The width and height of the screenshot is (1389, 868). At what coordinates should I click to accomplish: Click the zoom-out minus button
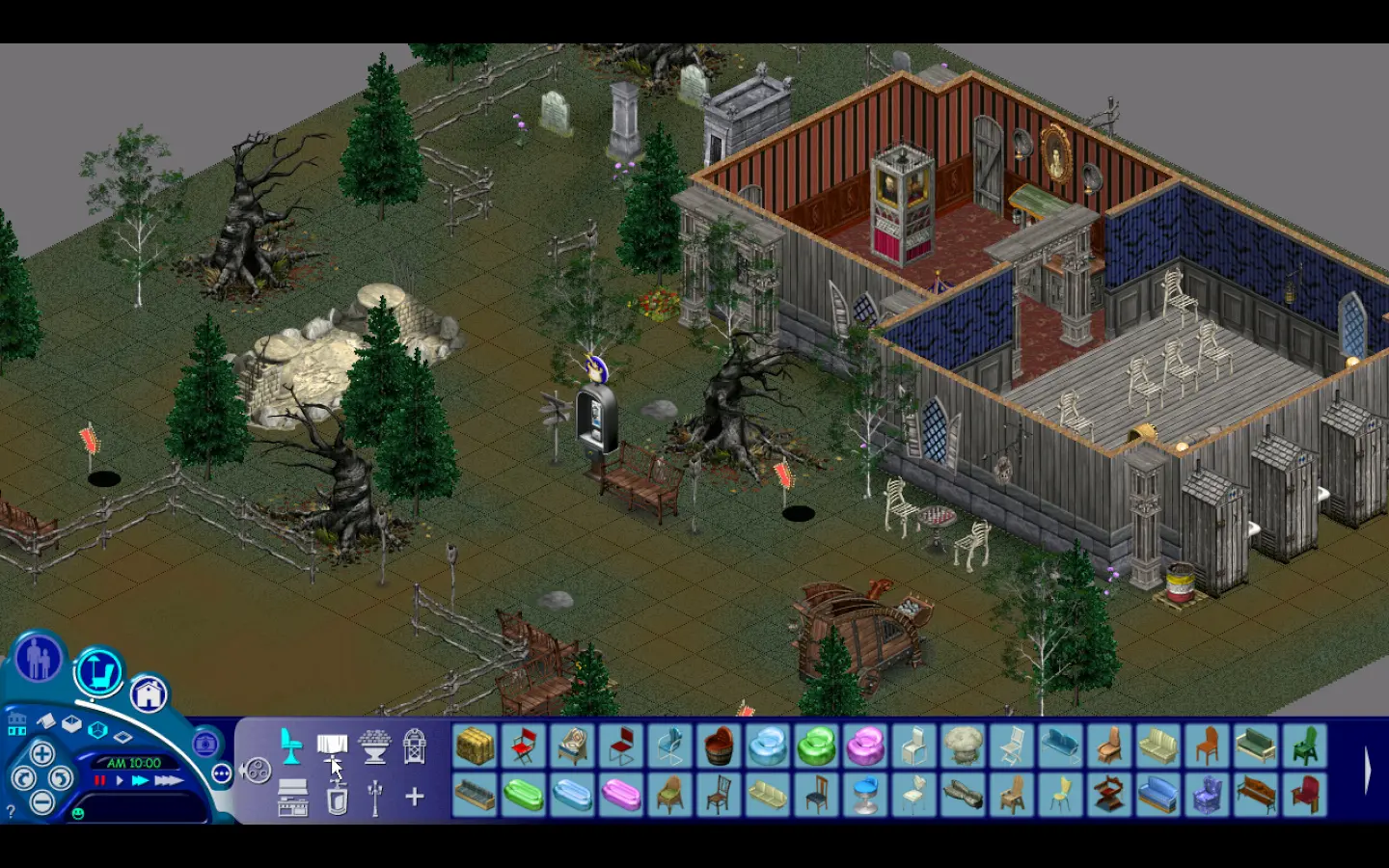(42, 801)
